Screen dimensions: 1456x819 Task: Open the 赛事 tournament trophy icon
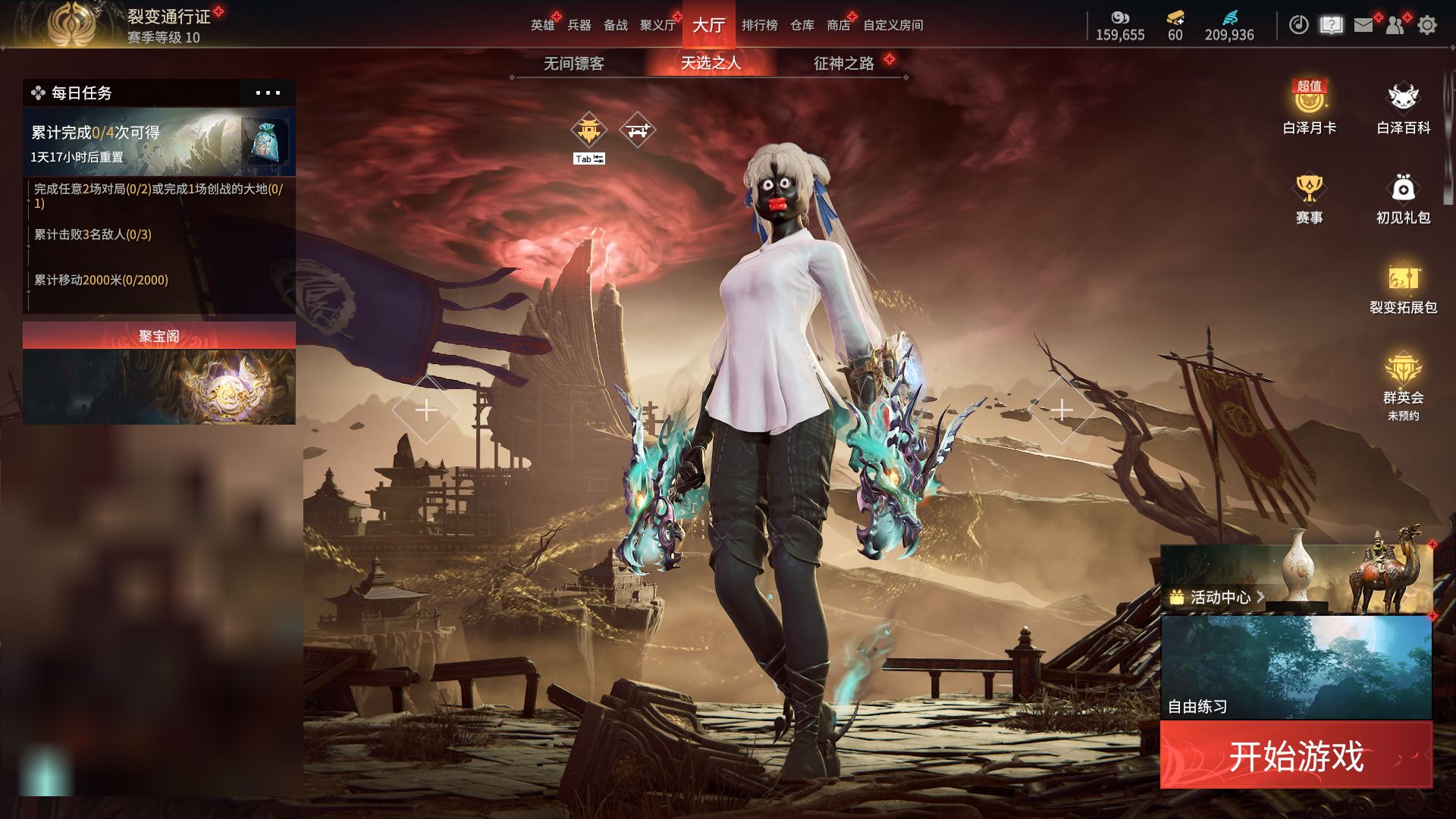1309,199
